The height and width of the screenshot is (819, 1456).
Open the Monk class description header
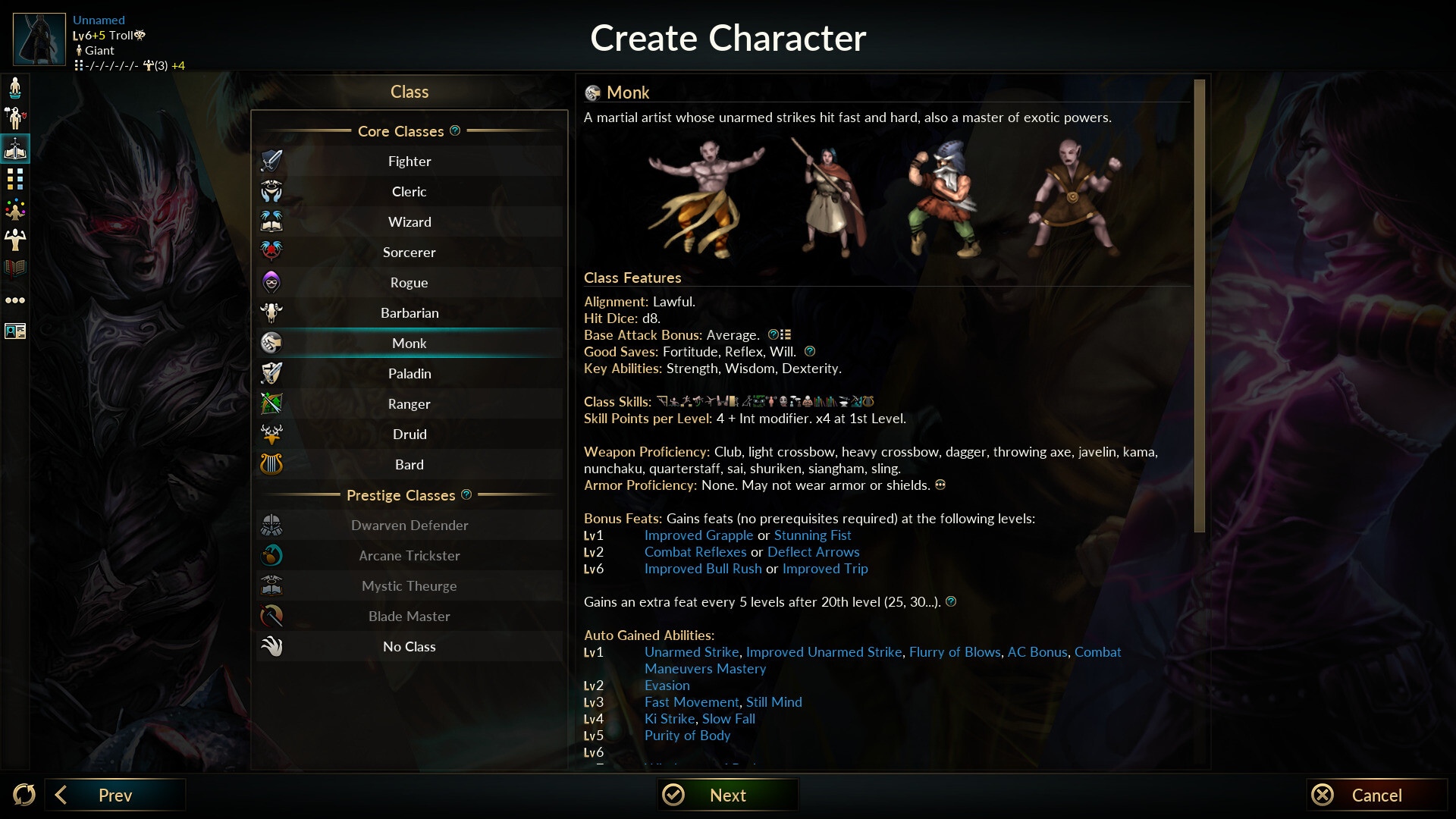pos(629,93)
